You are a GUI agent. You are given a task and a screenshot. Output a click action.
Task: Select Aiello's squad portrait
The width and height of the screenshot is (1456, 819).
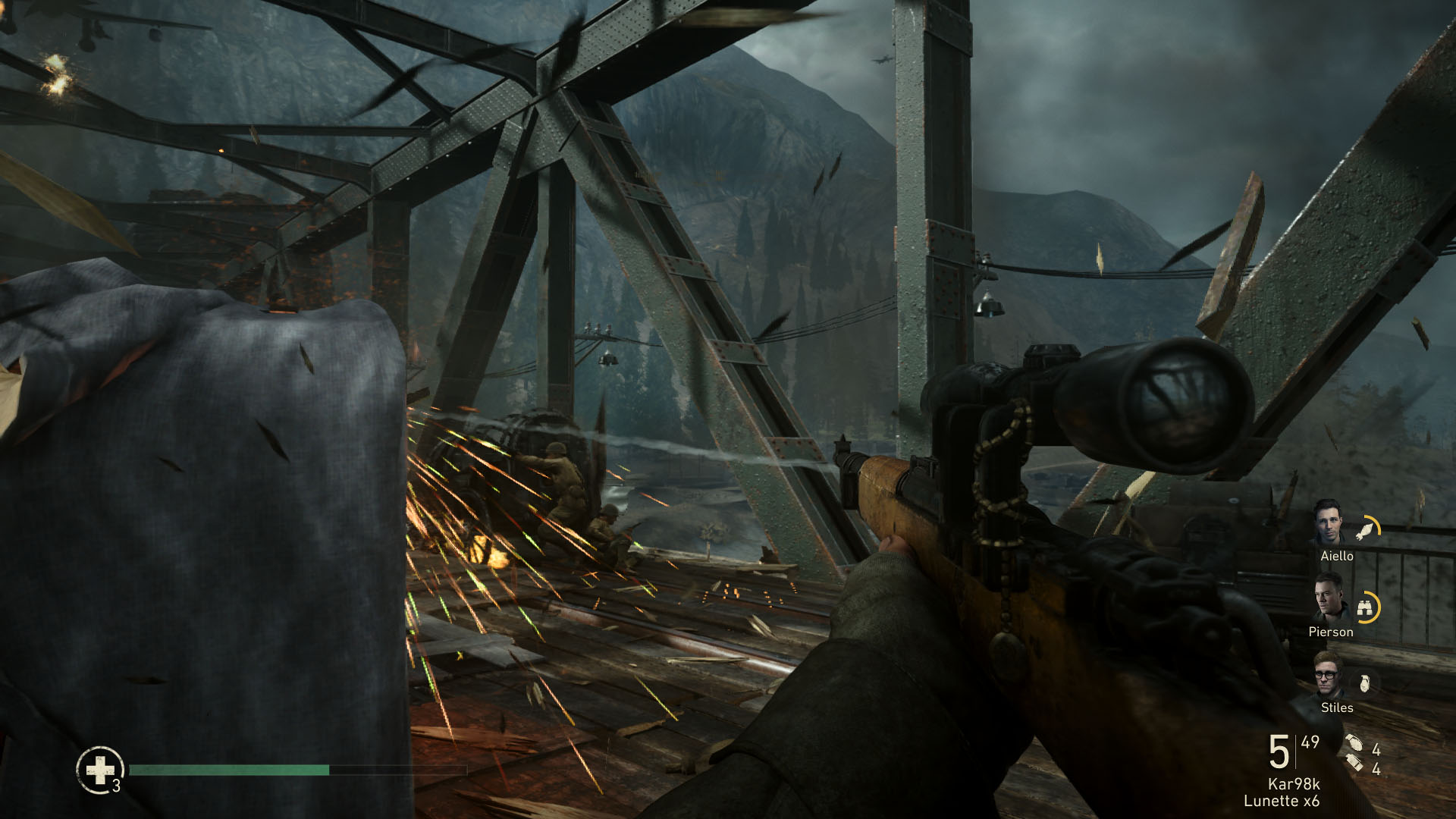1329,522
